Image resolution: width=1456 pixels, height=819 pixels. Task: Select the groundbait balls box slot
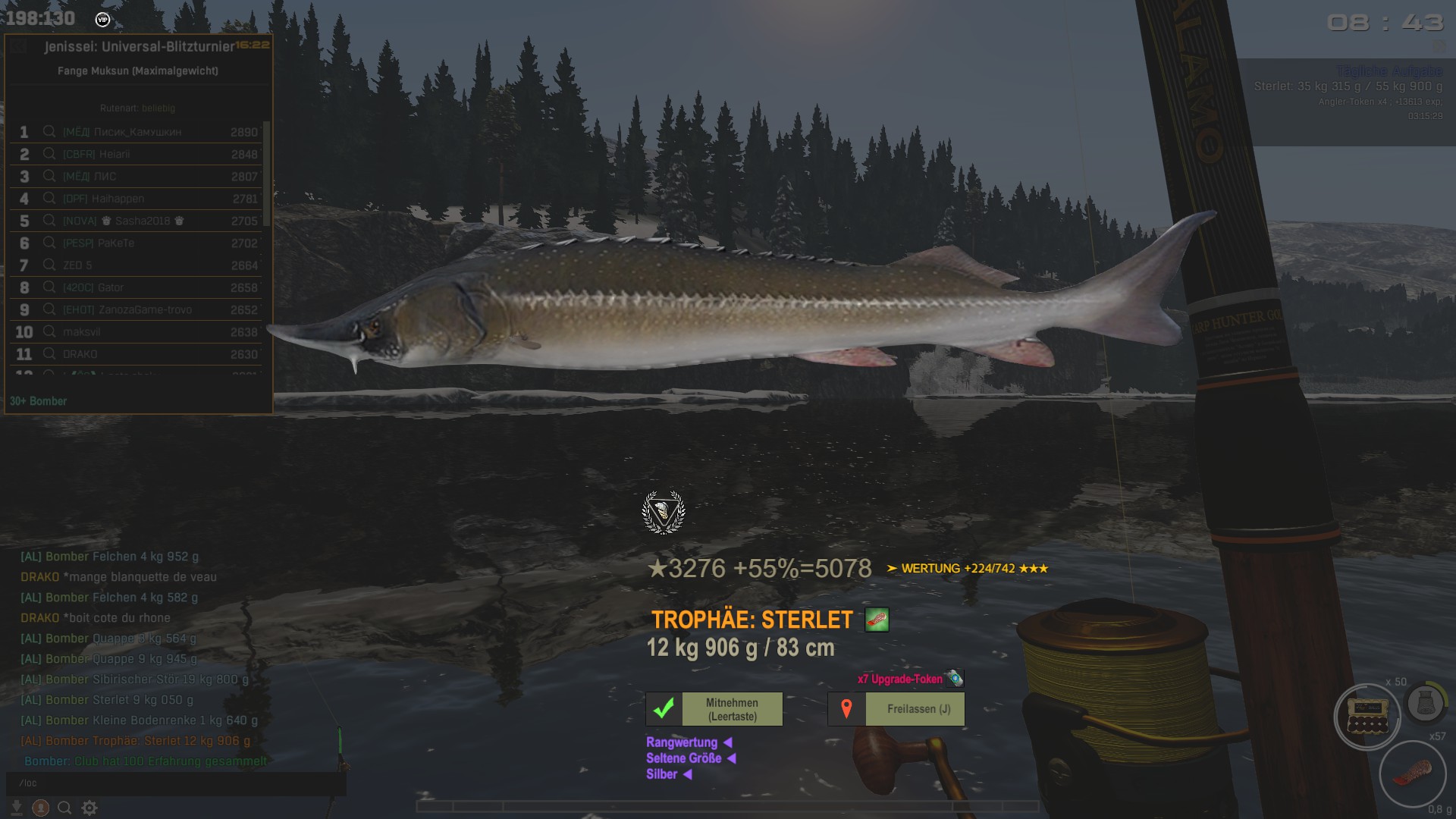(x=1367, y=717)
